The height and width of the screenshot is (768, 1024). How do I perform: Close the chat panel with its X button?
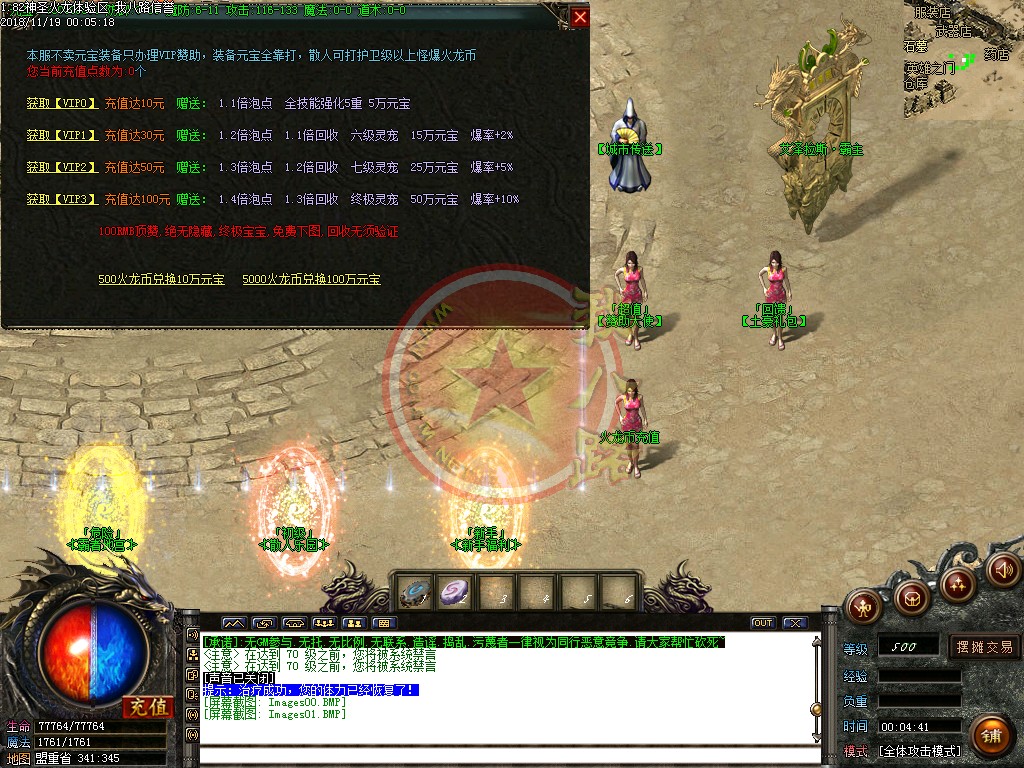point(794,623)
